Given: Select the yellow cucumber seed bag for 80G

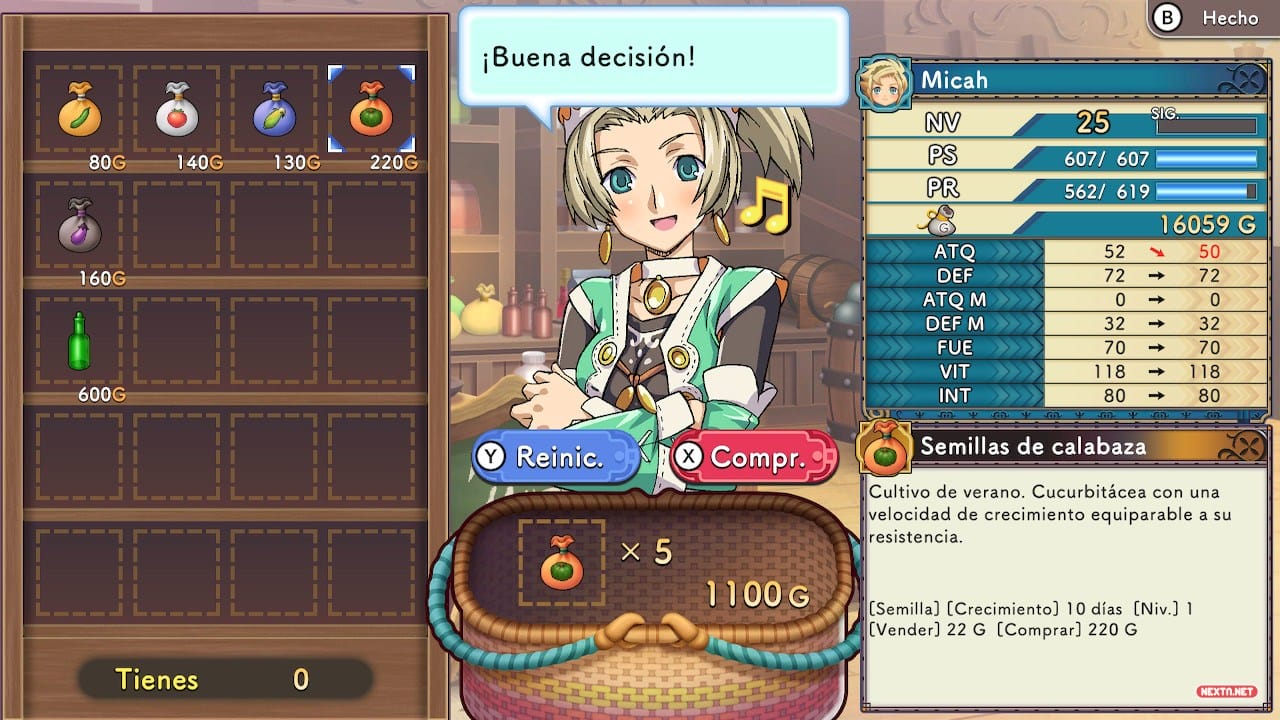Looking at the screenshot, I should (x=79, y=110).
